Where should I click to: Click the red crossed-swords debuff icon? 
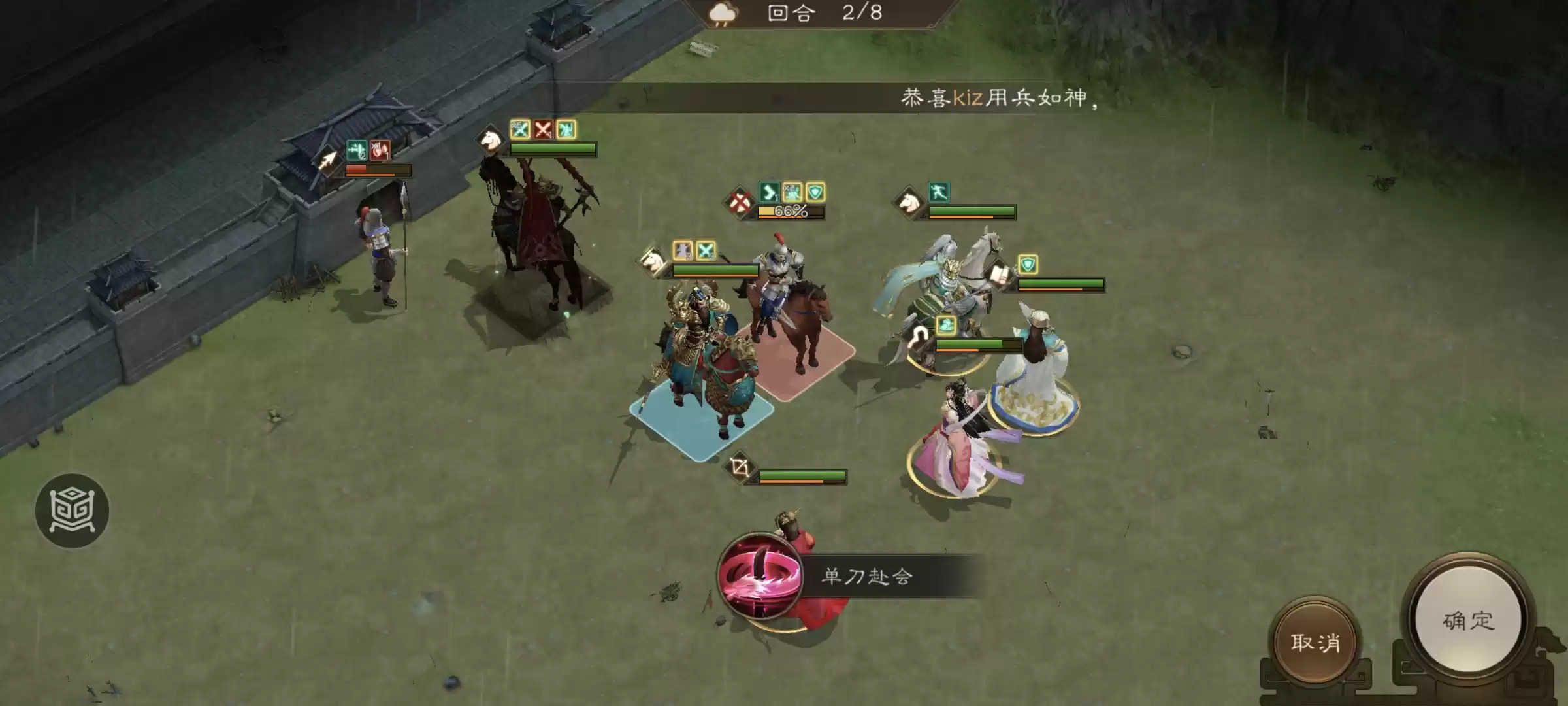tap(543, 130)
